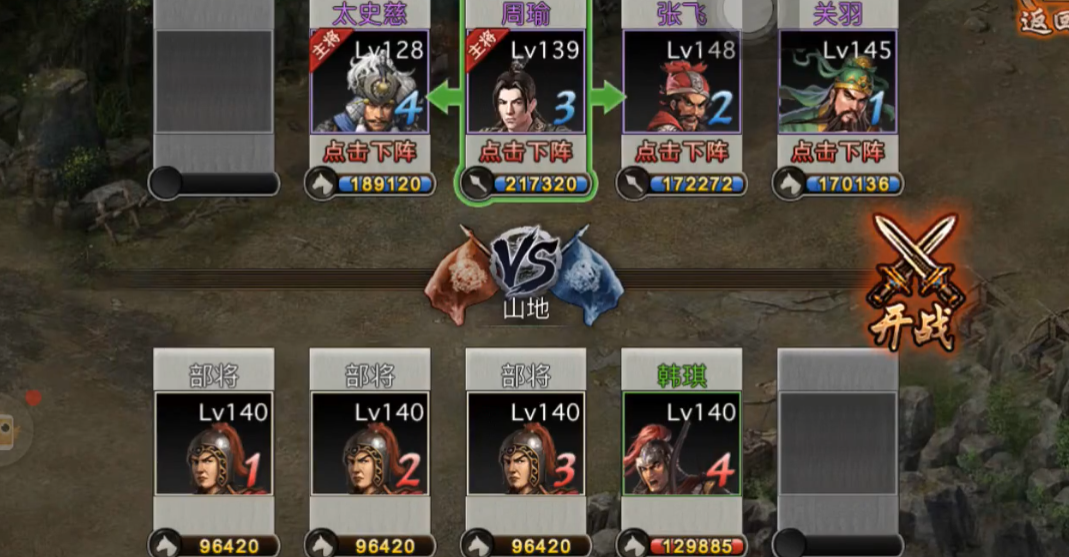Select 关羽 general portrait
The width and height of the screenshot is (1069, 557).
(838, 82)
